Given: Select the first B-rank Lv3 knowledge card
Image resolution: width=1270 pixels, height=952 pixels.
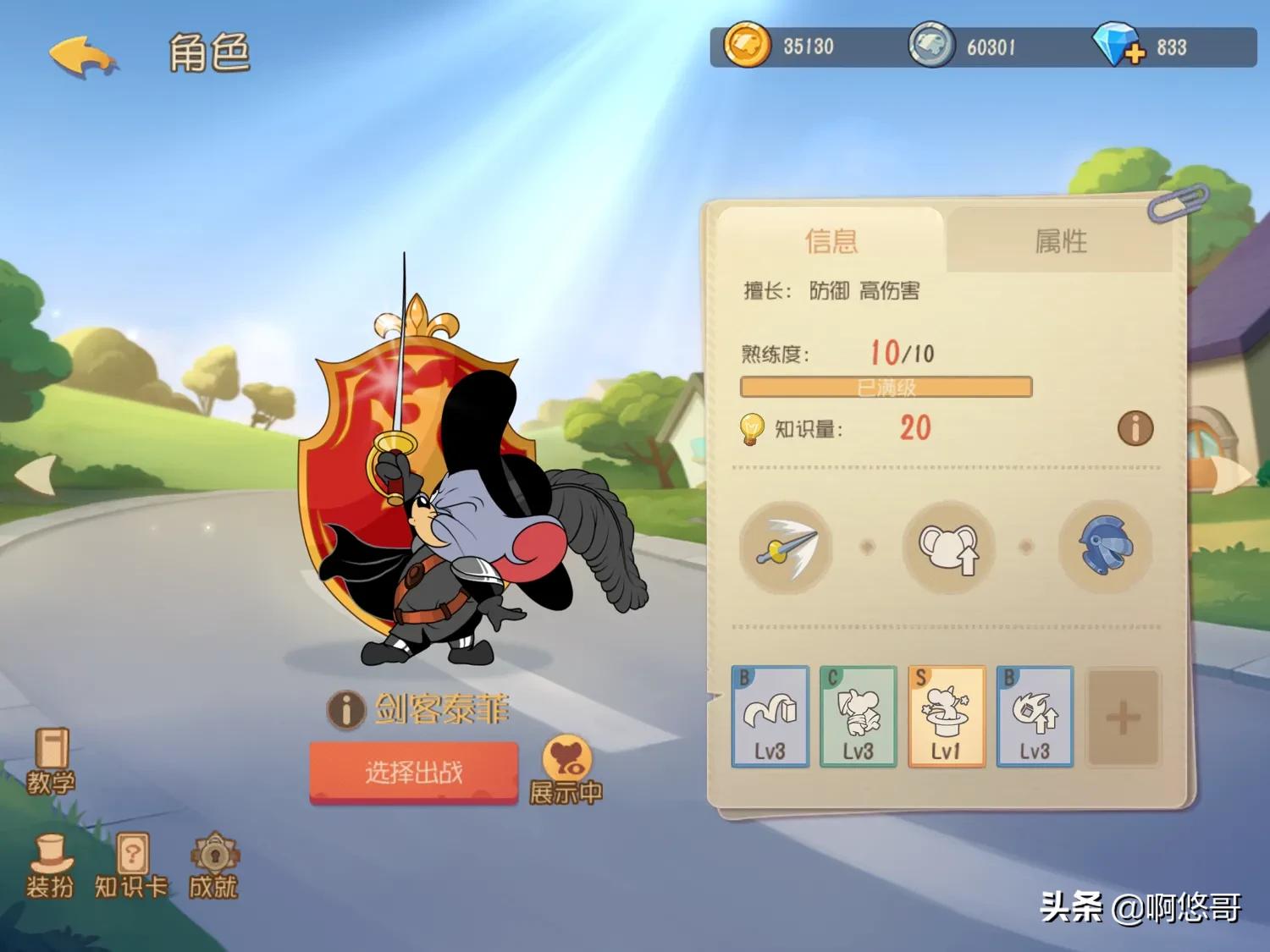Looking at the screenshot, I should [x=770, y=717].
